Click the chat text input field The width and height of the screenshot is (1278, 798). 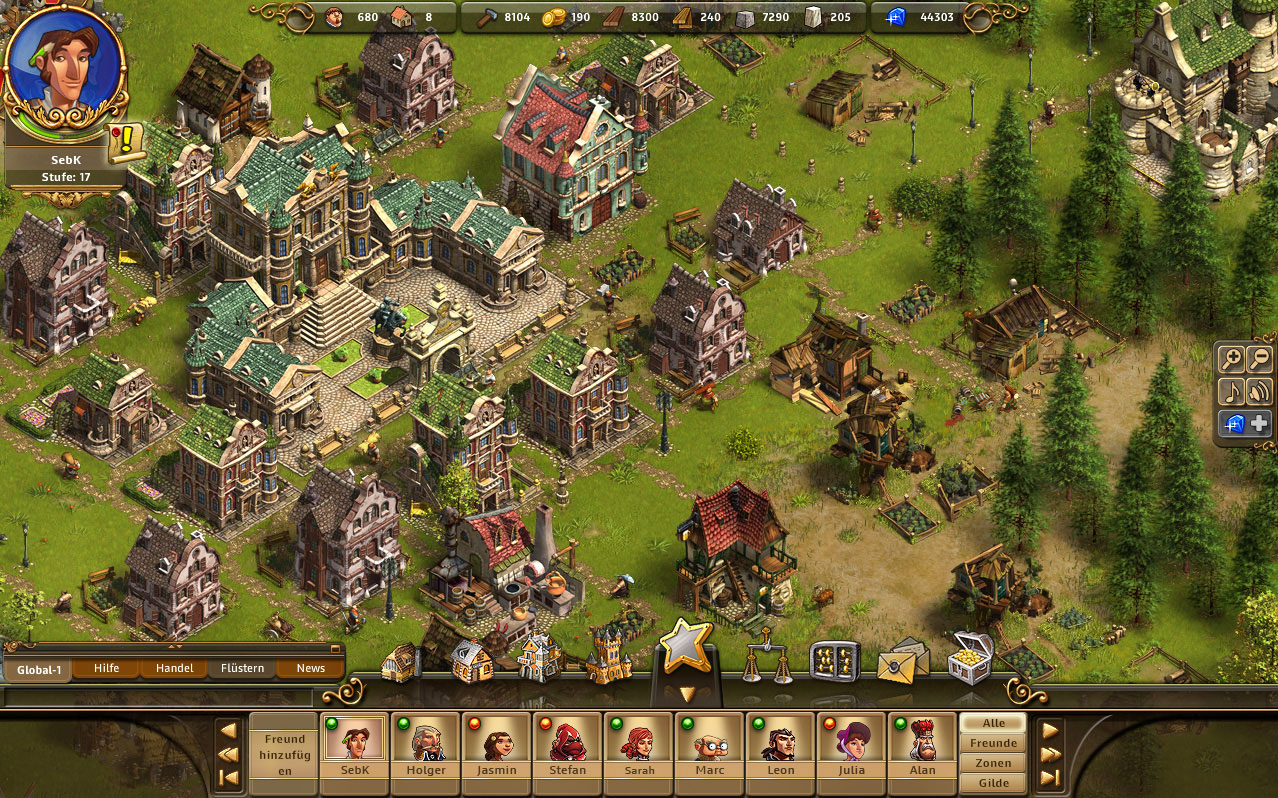click(x=158, y=697)
